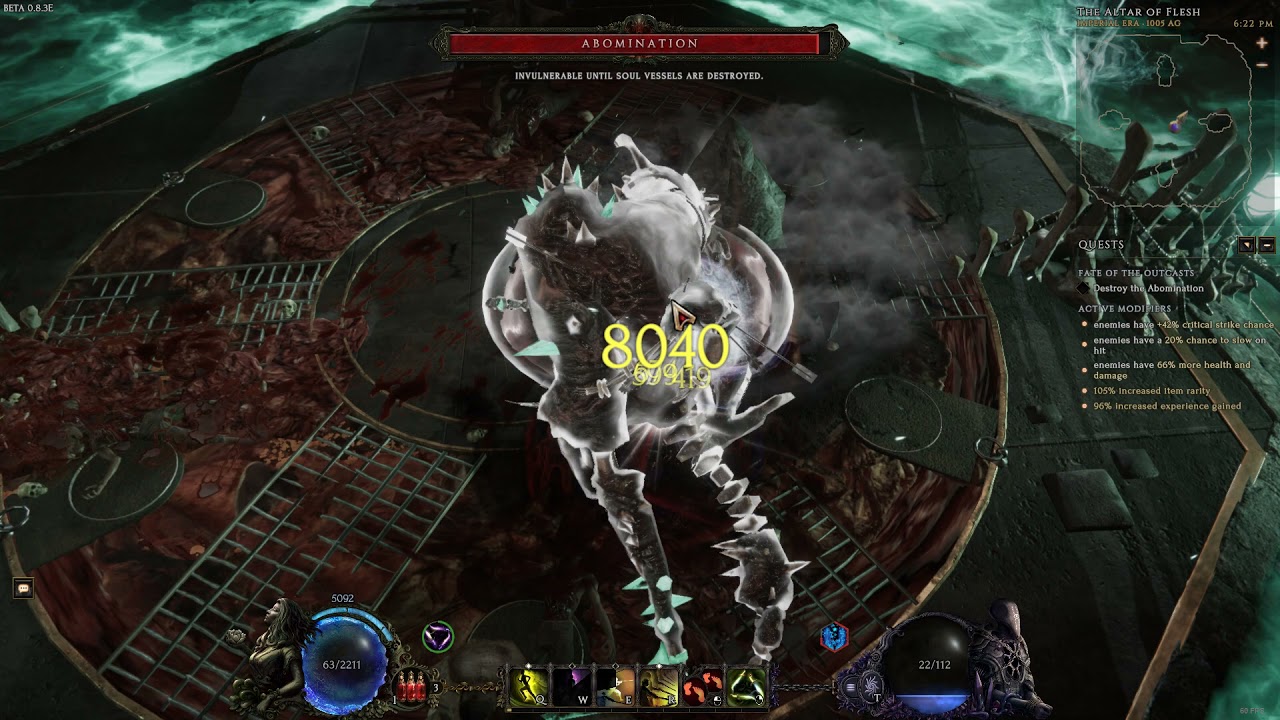Viewport: 1280px width, 720px height.
Task: Activate the red orbs skill
Action: (703, 686)
